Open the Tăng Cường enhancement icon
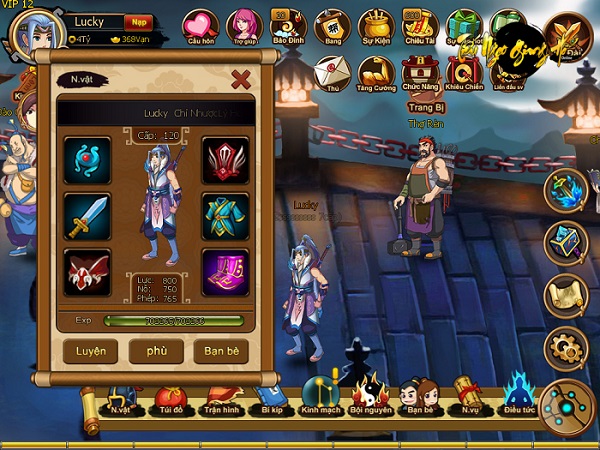600x450 pixels. pos(375,73)
